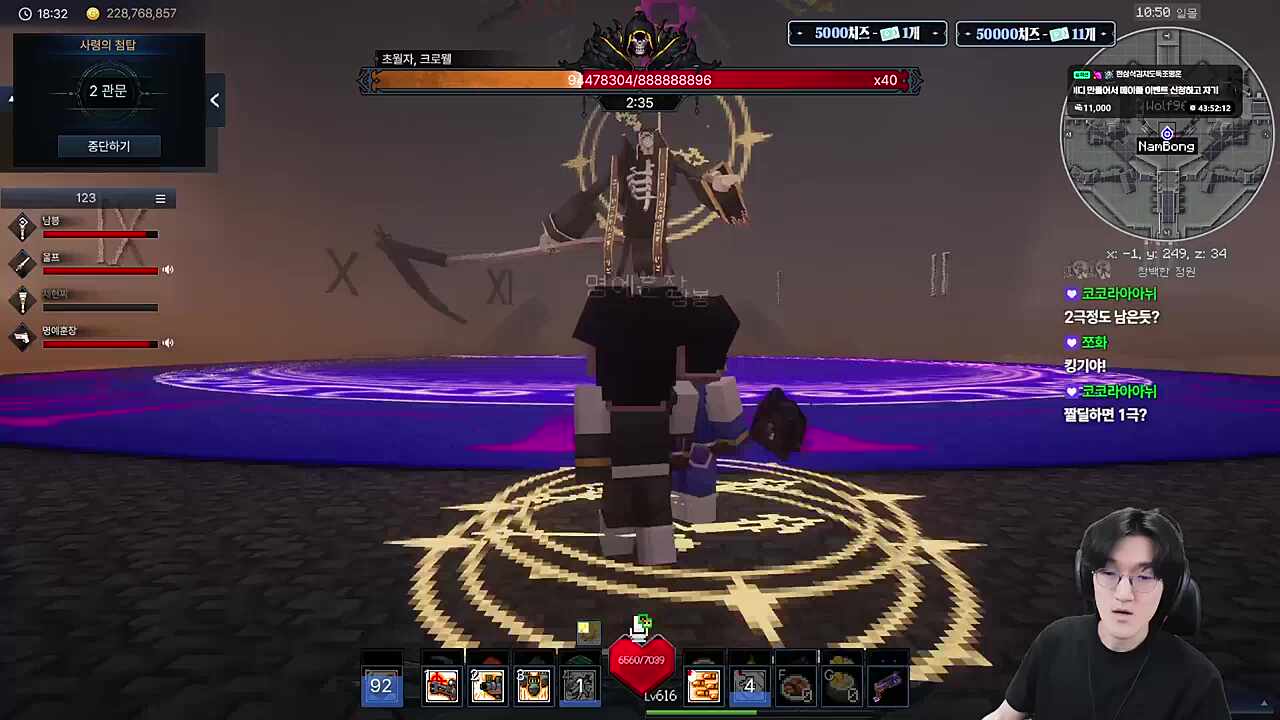Image resolution: width=1280 pixels, height=720 pixels.
Task: Mute 울프's voice indicator in party list
Action: tap(167, 270)
